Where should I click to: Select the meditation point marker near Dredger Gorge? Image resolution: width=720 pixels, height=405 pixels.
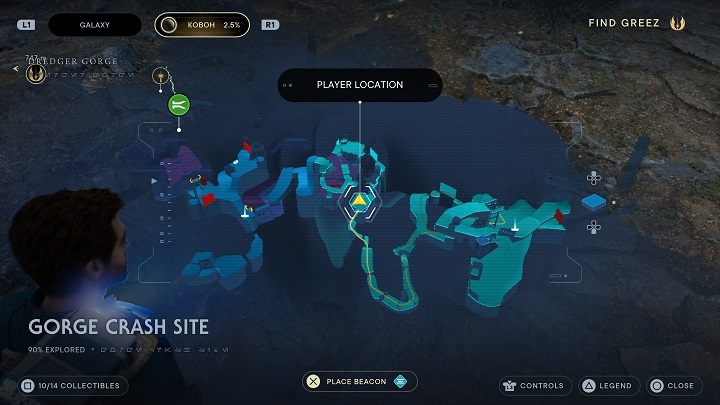(159, 76)
